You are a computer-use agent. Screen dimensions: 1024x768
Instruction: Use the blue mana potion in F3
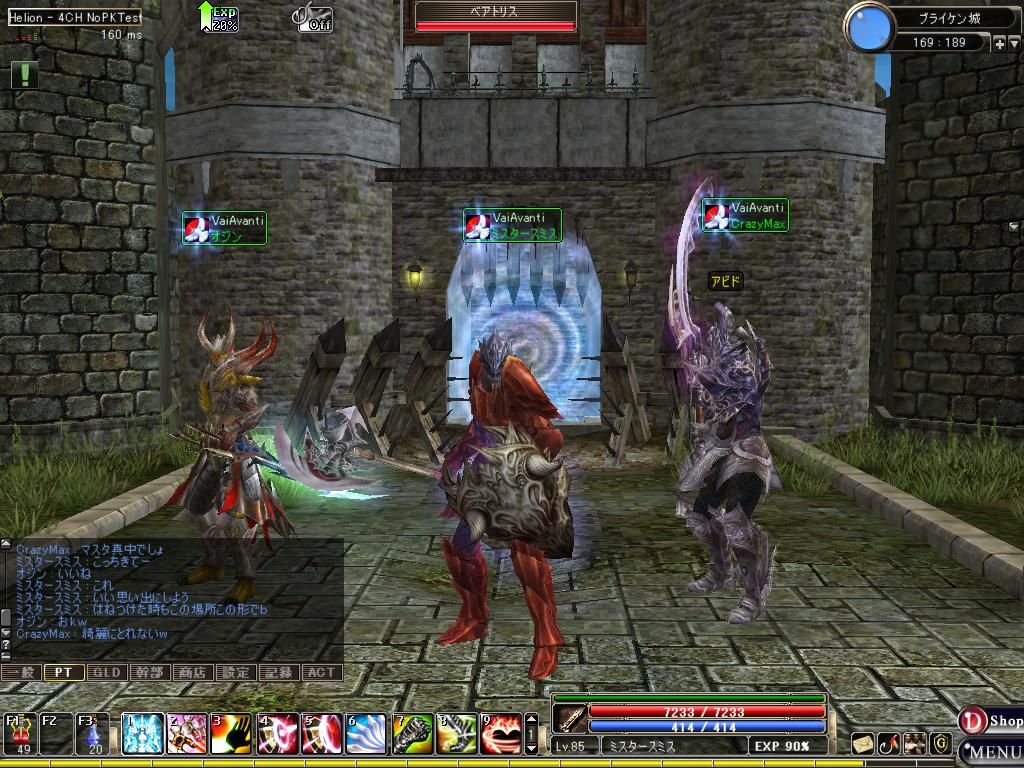(x=94, y=735)
